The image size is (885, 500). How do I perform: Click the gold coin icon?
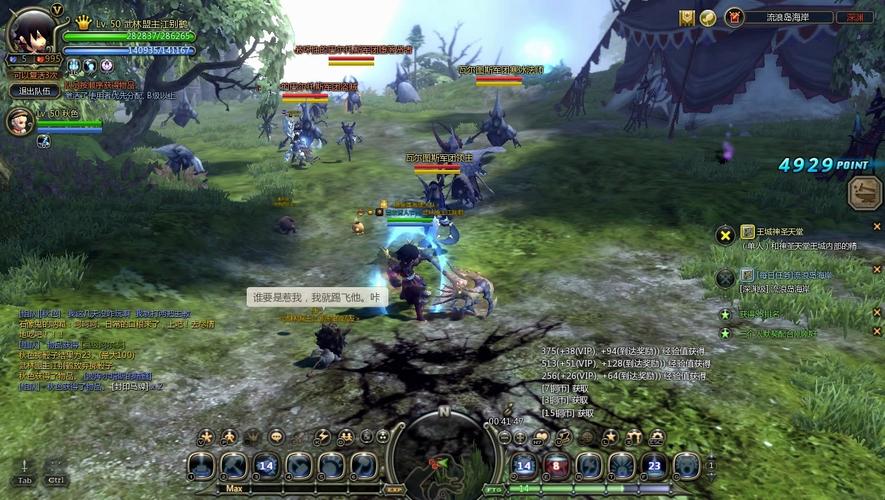[707, 17]
